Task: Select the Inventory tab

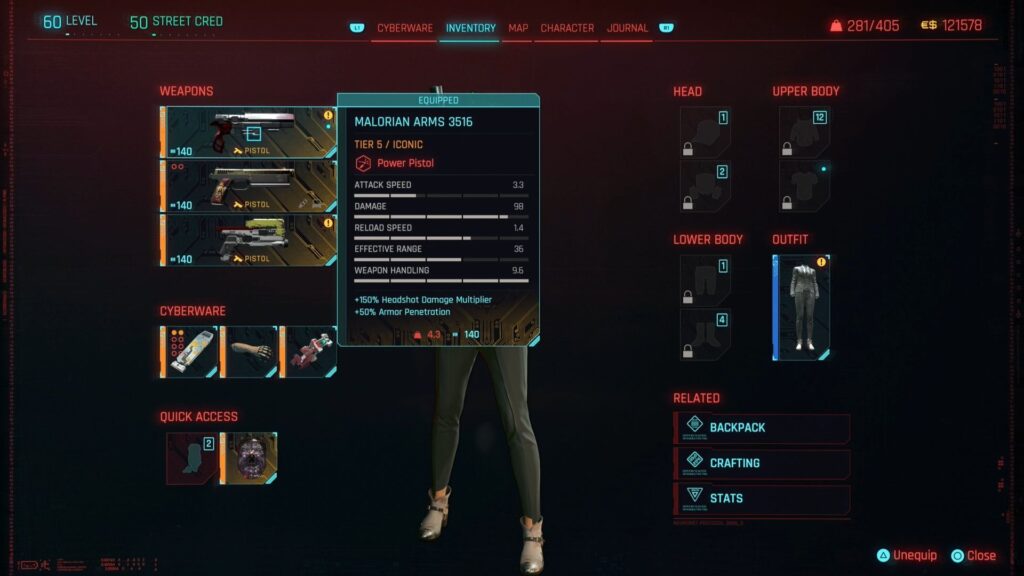Action: tap(471, 28)
